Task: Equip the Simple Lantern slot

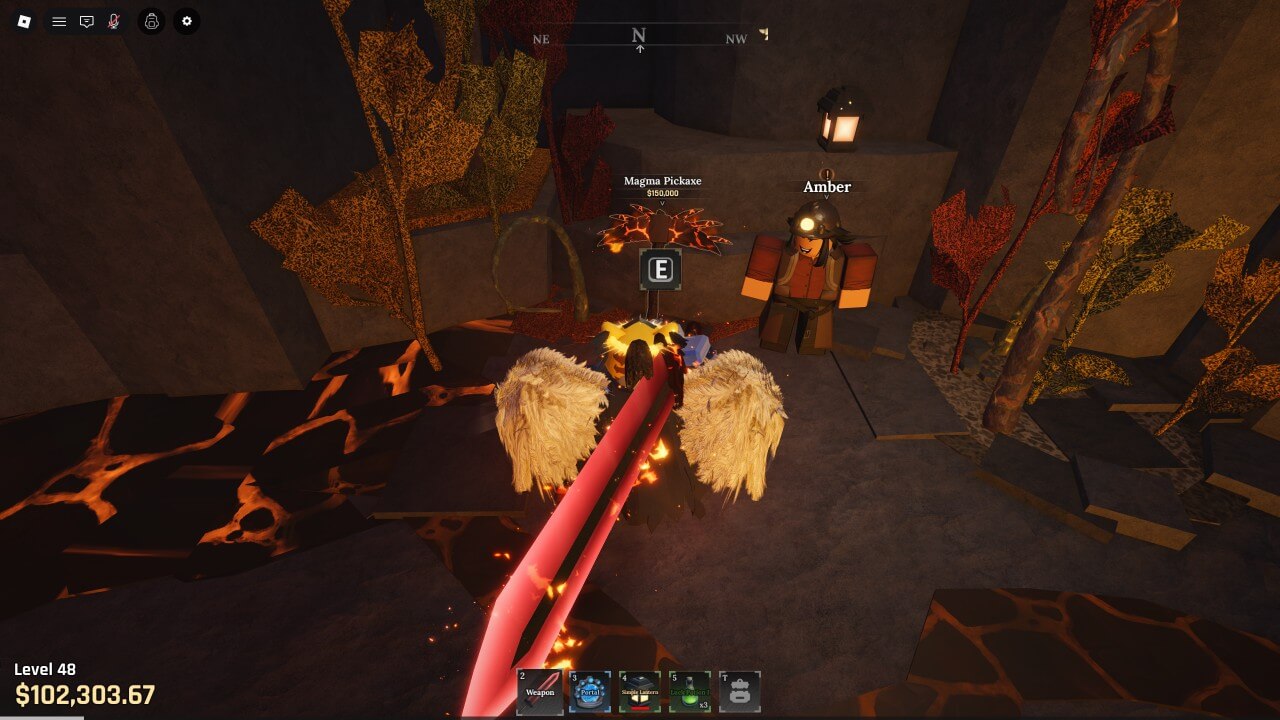Action: pos(640,692)
